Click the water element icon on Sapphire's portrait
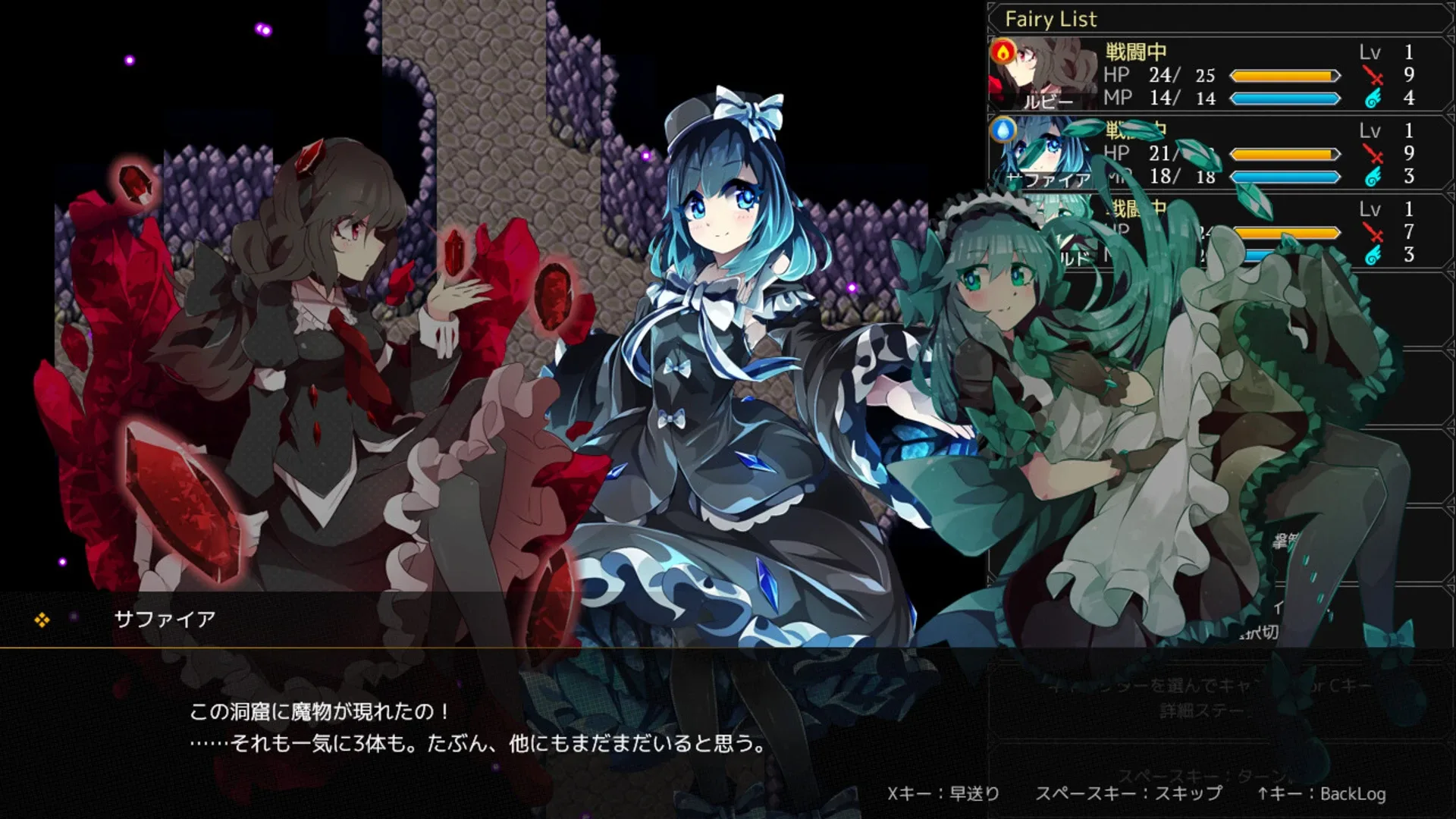Screen dimensions: 1456x819 1003,130
